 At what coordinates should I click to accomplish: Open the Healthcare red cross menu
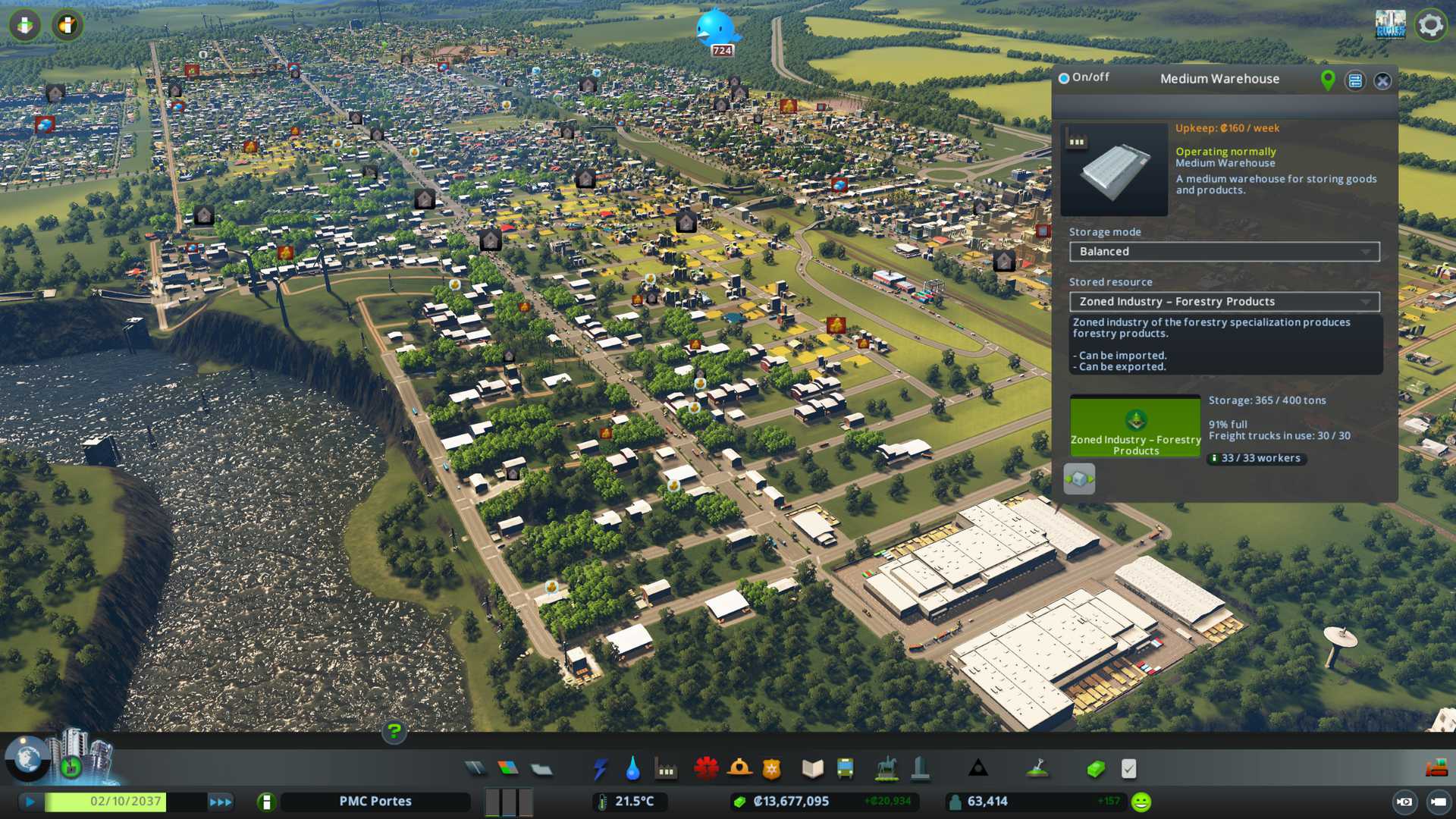(706, 769)
